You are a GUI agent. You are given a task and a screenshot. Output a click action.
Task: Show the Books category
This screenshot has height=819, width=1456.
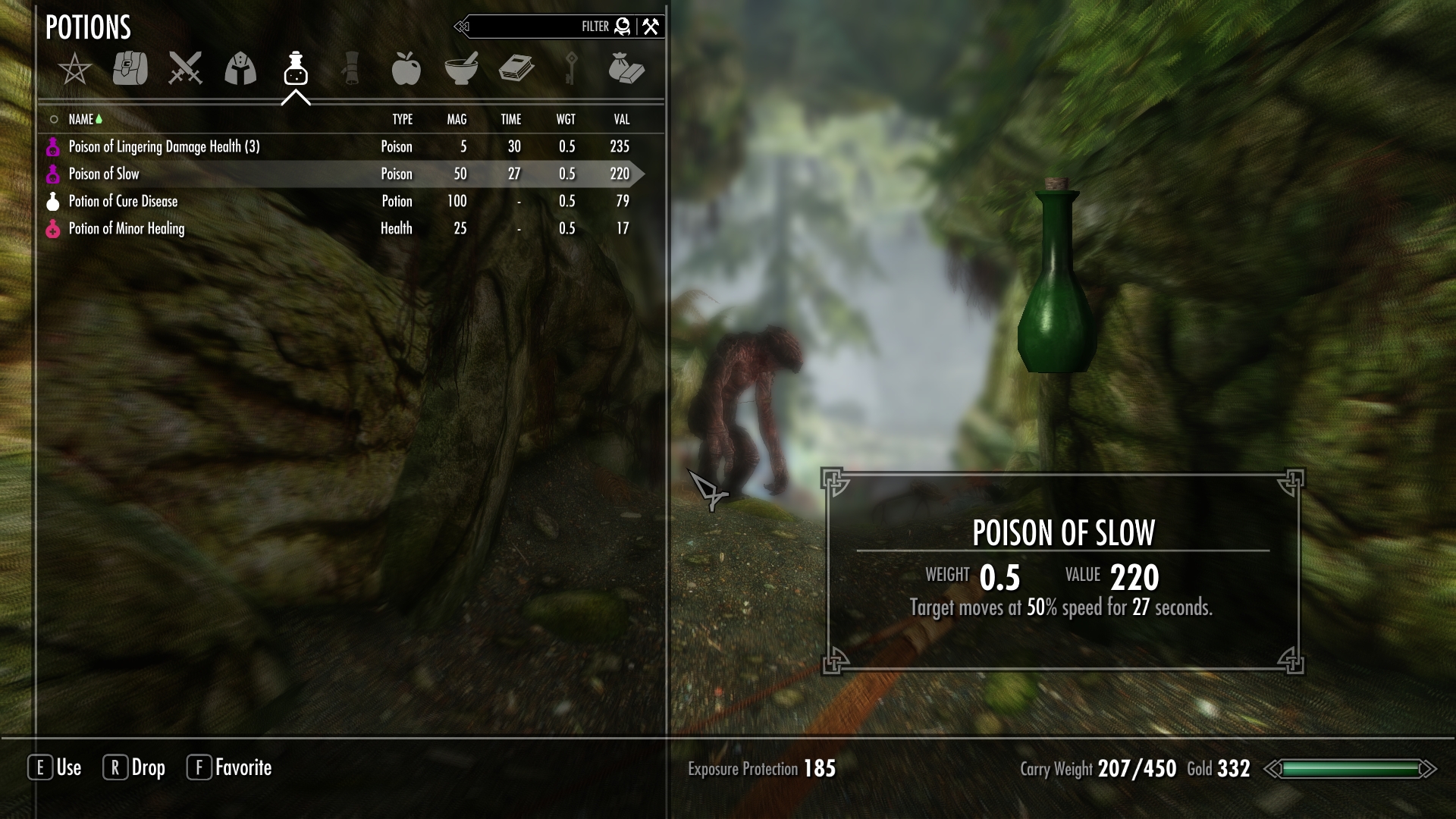tap(516, 69)
